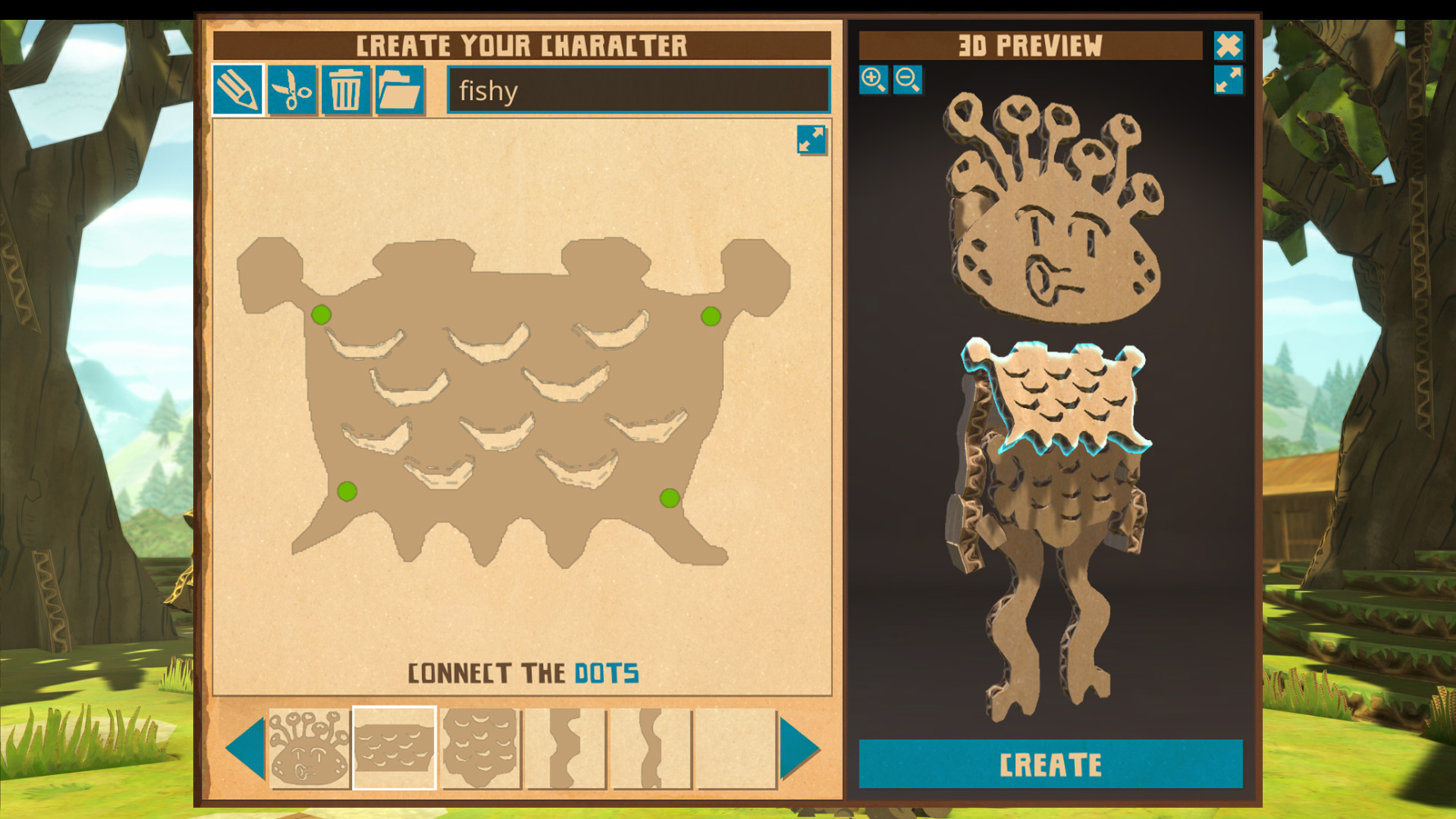
Task: Zoom in on the 3D preview
Action: tap(874, 80)
